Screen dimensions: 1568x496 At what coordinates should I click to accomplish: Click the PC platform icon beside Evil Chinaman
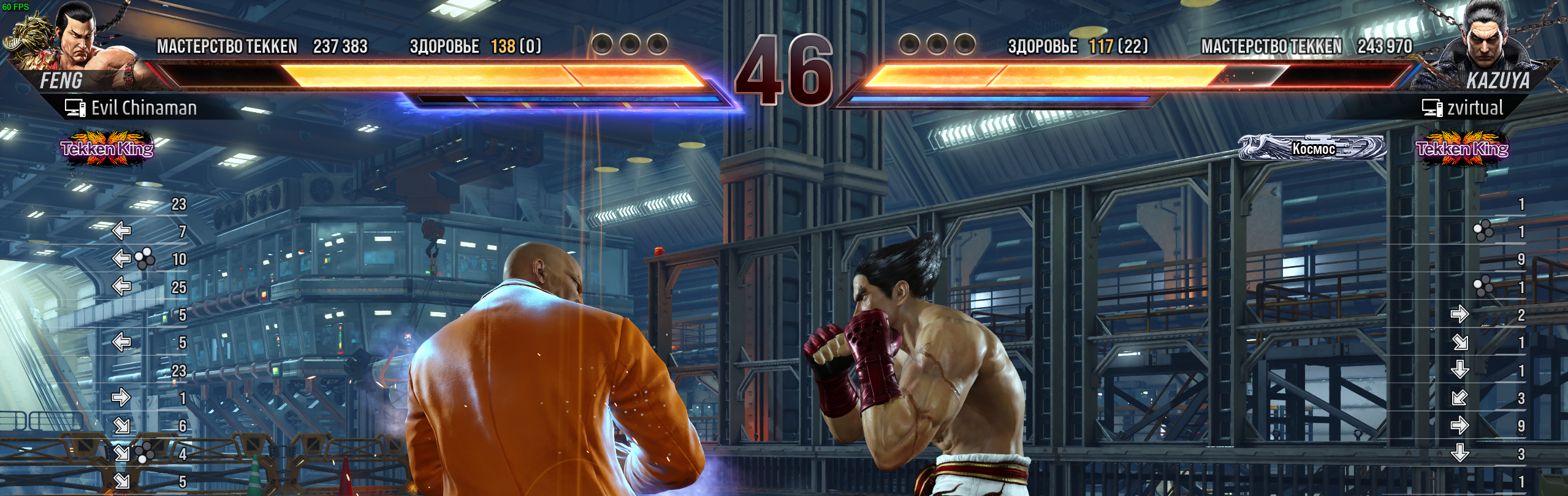pos(74,109)
